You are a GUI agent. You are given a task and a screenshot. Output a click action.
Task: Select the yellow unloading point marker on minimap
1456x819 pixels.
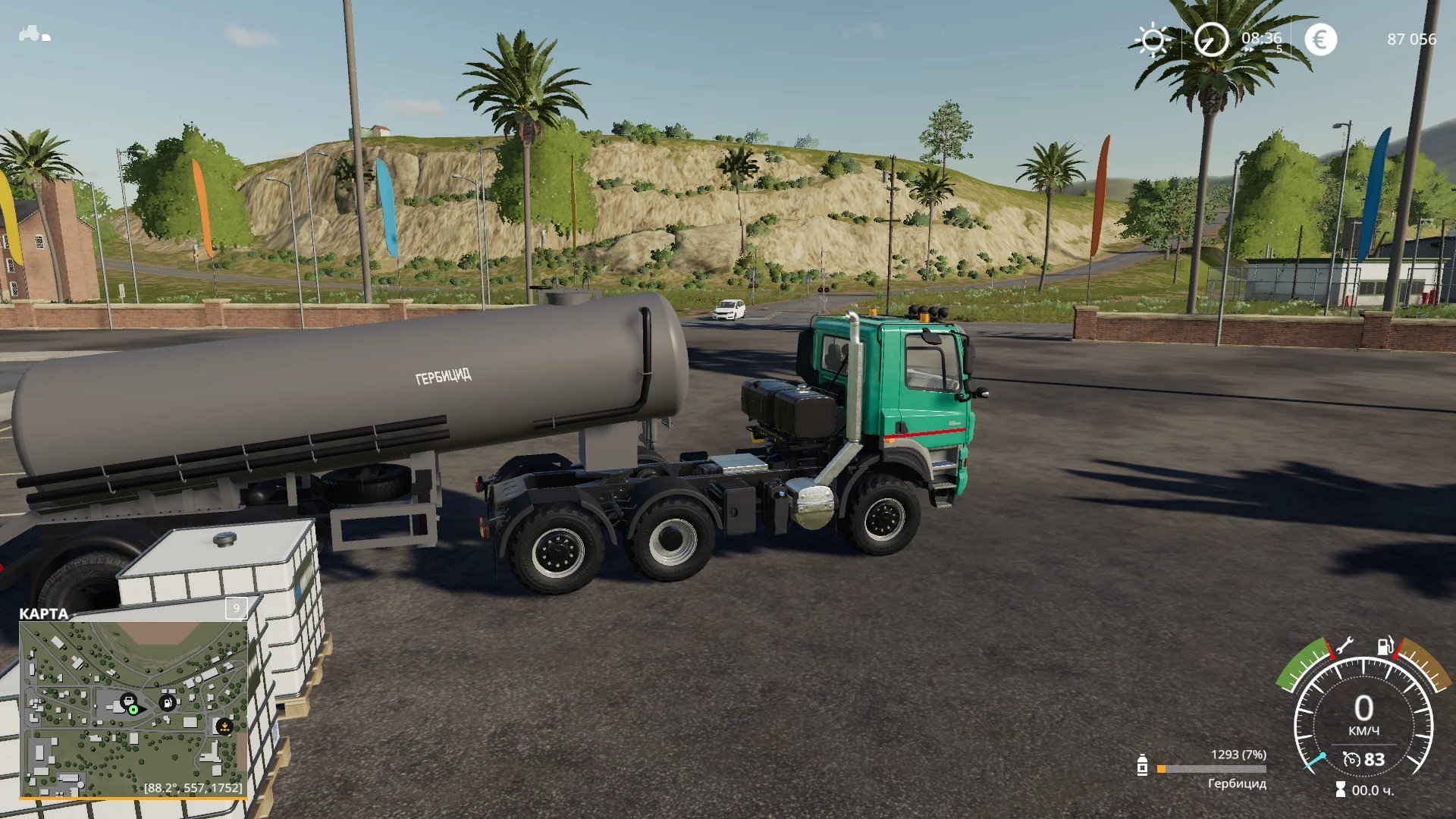(224, 726)
